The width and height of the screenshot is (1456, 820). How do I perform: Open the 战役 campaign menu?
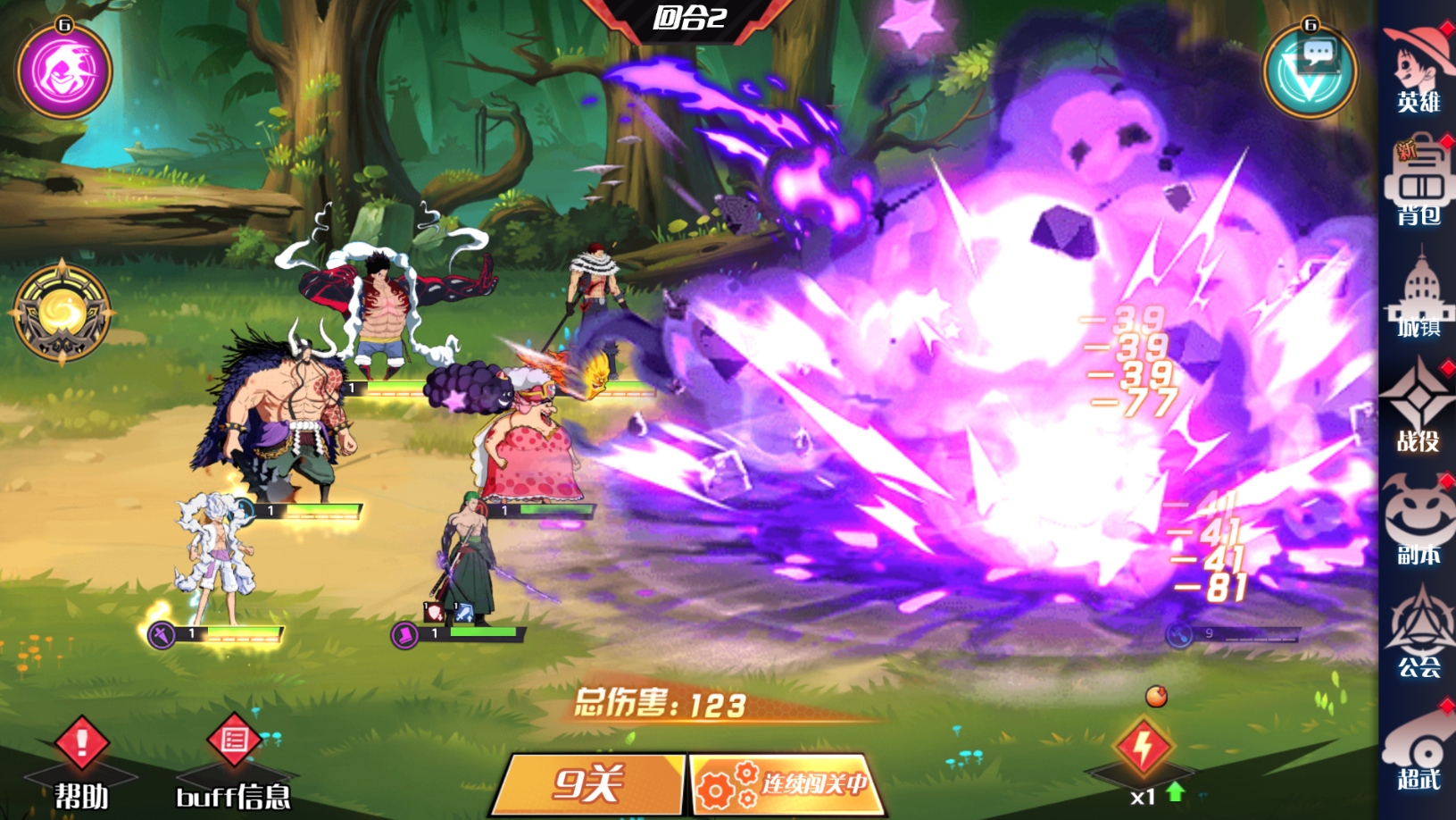tap(1418, 409)
